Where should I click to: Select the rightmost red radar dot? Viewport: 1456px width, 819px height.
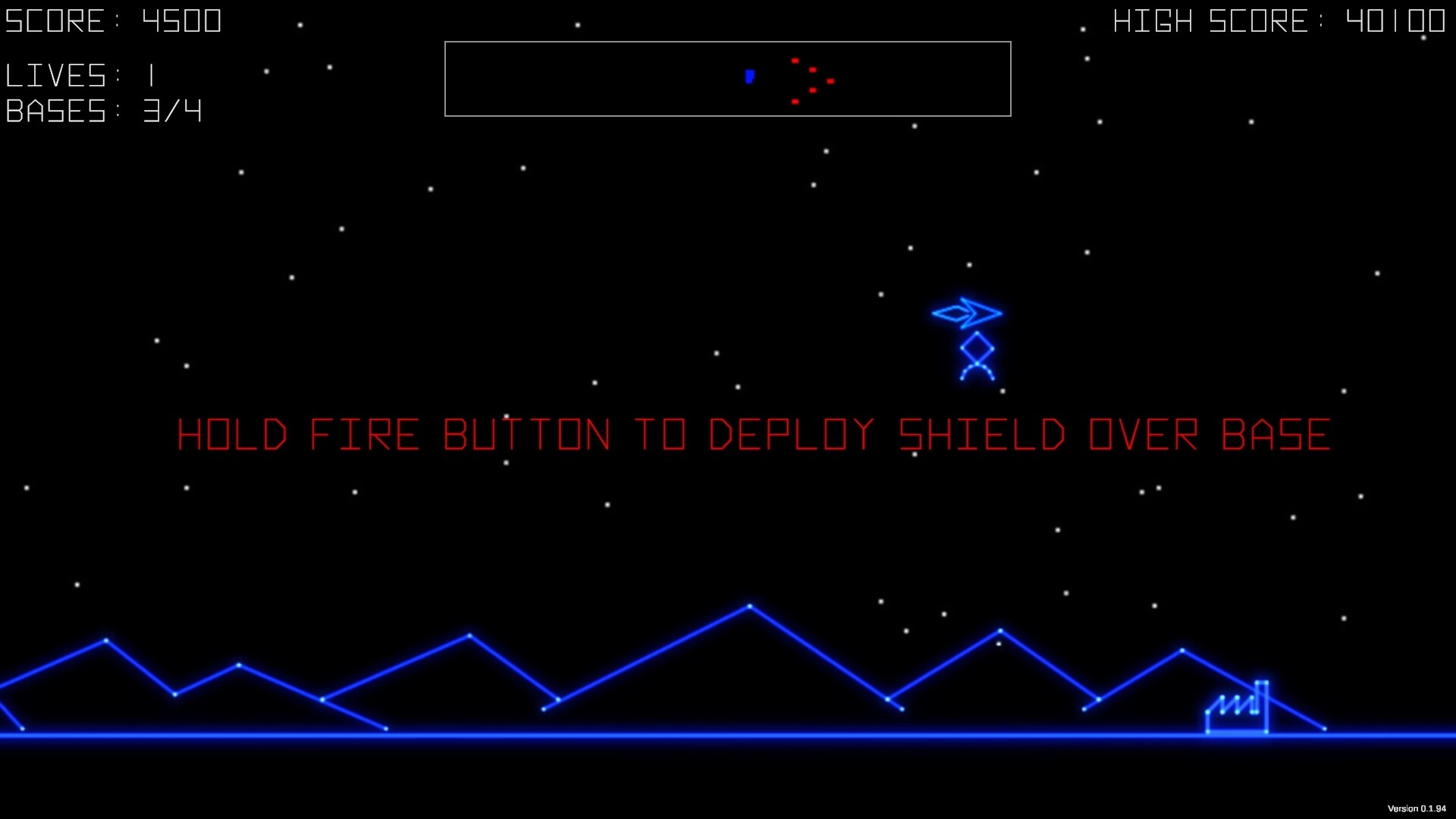coord(830,80)
